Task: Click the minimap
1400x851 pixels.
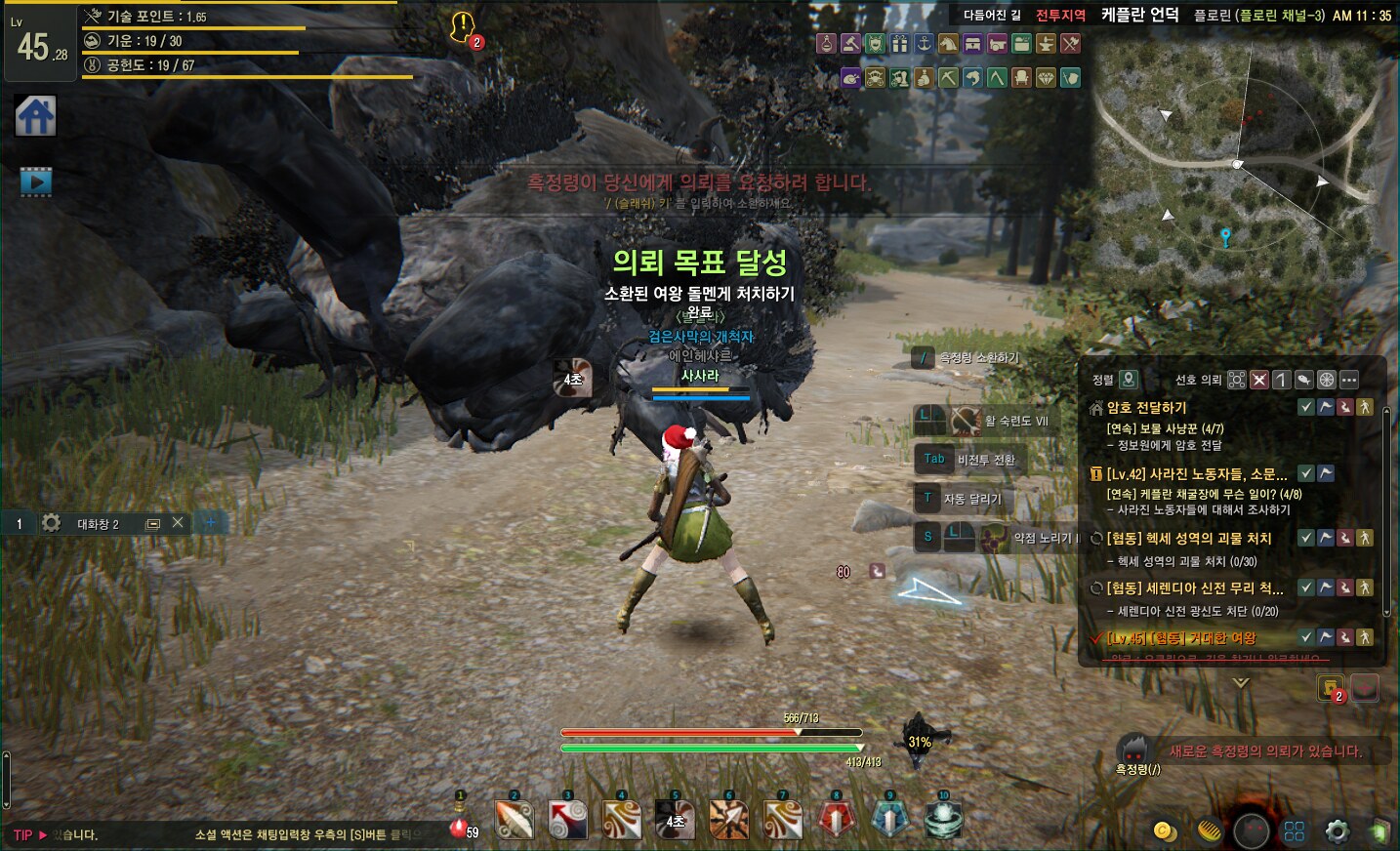Action: click(1242, 164)
